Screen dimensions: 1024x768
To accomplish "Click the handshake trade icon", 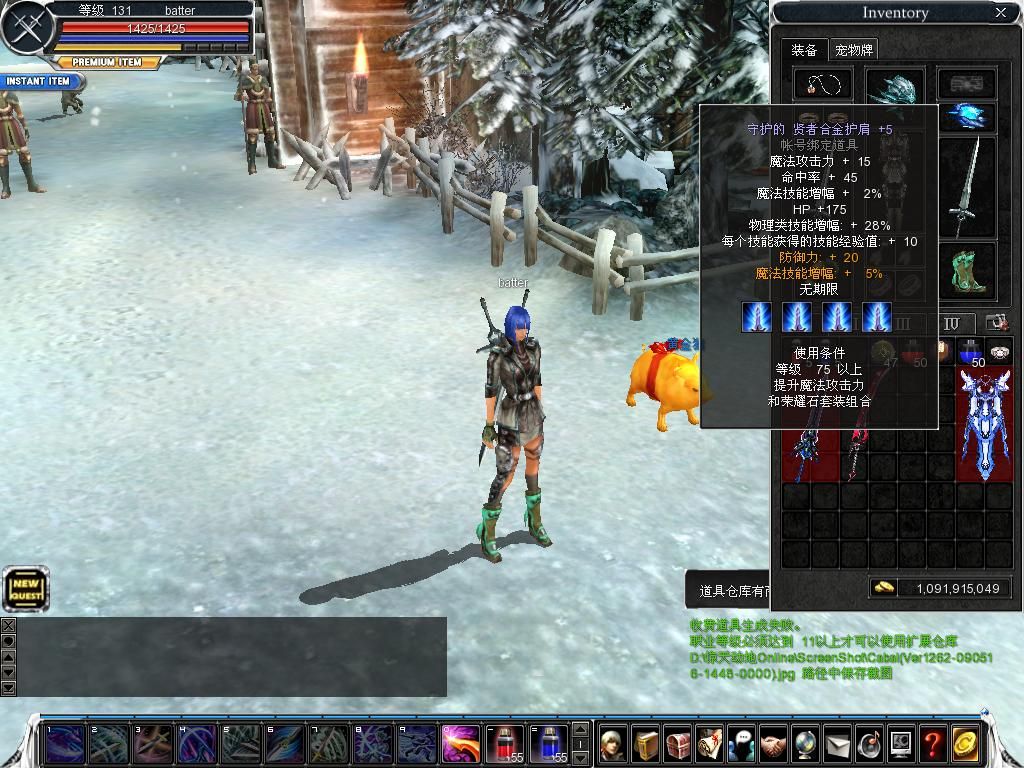I will coord(773,743).
